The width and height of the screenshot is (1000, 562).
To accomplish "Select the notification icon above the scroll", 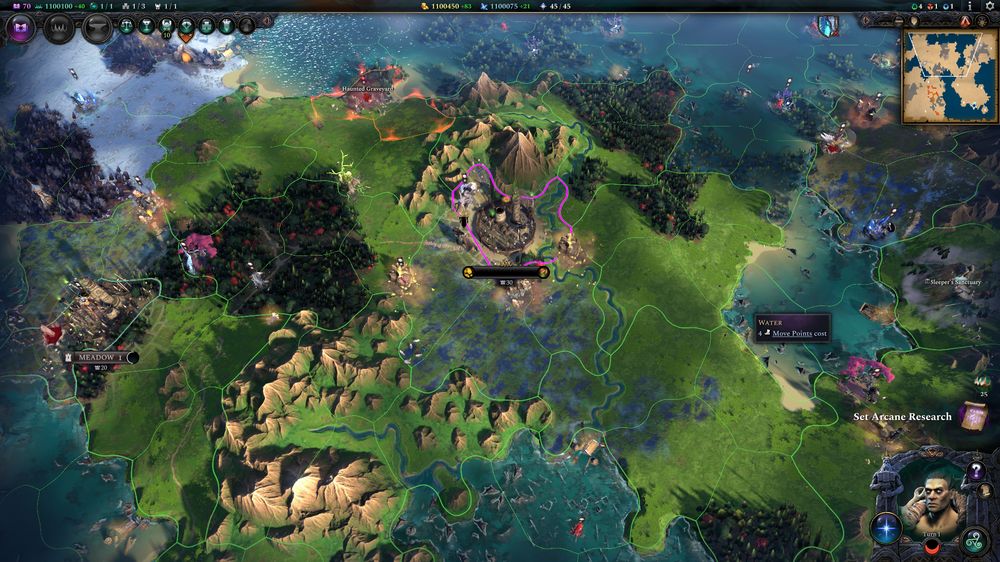I will tap(979, 381).
